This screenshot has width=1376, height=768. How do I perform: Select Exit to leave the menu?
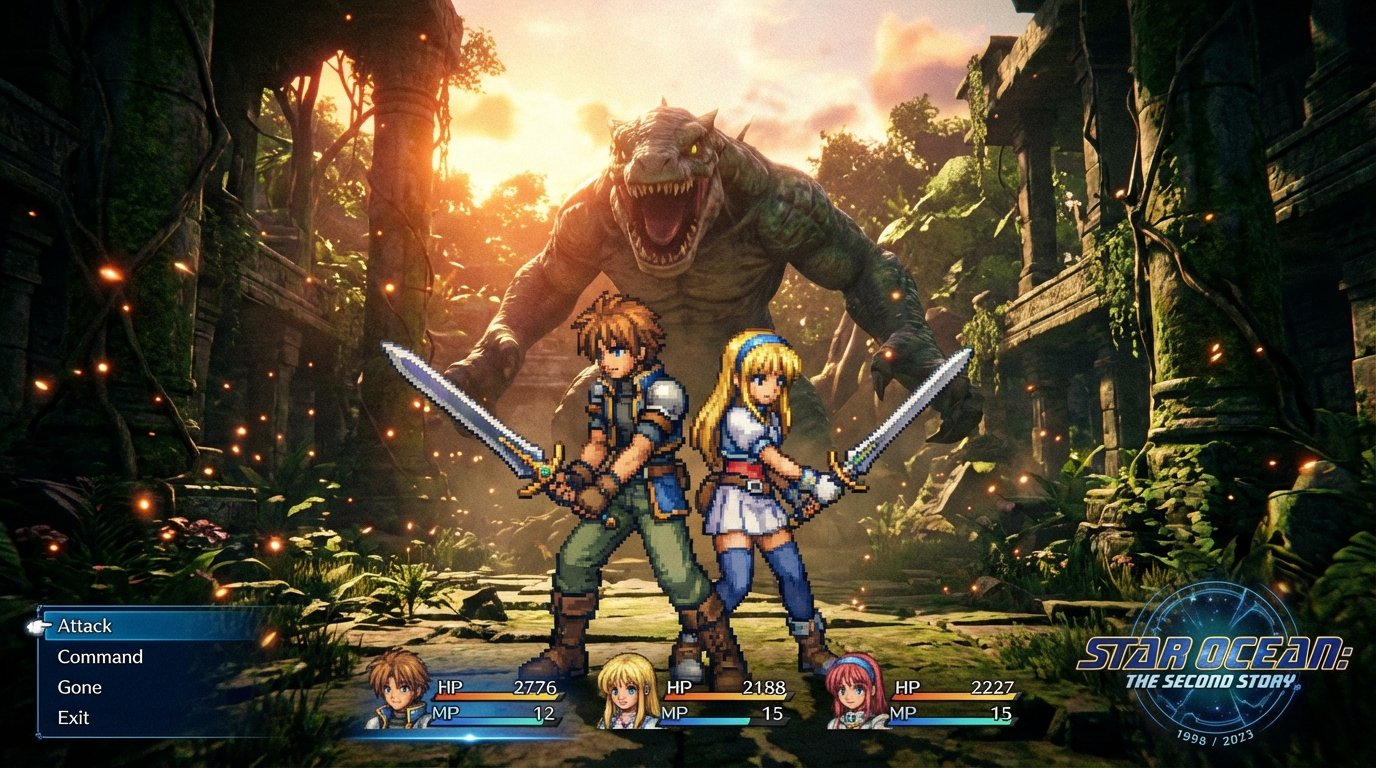click(x=74, y=717)
